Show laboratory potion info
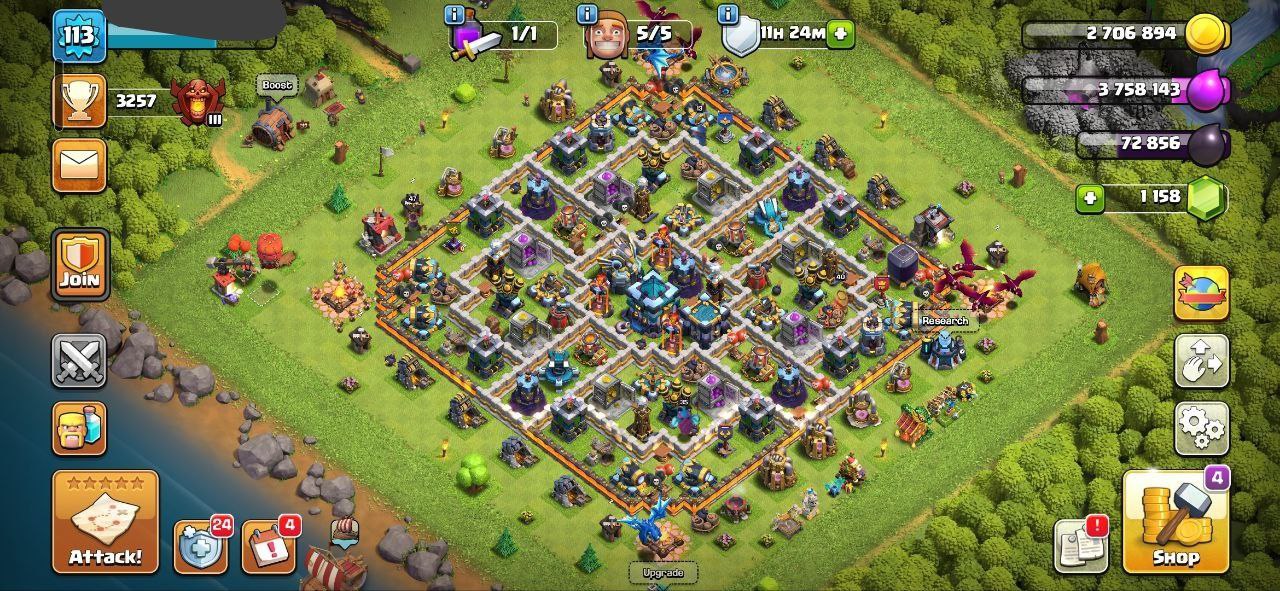This screenshot has height=591, width=1280. (x=456, y=15)
